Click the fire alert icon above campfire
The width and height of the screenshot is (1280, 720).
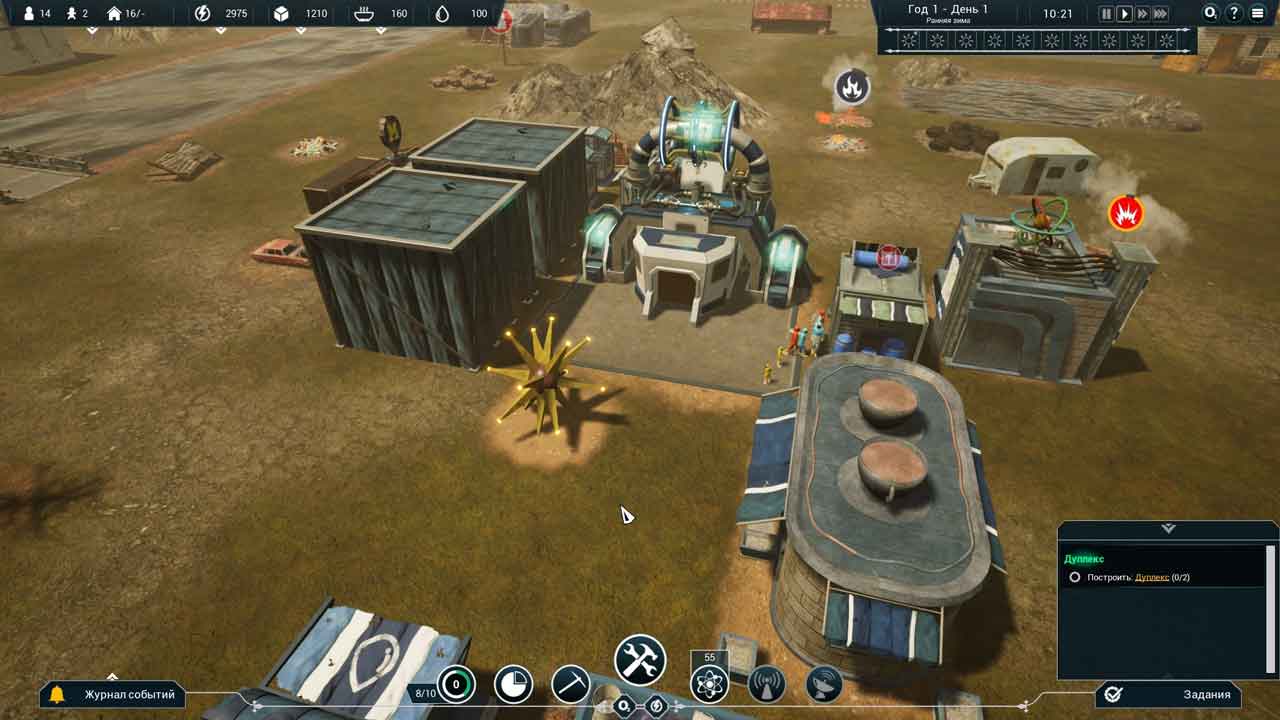pos(852,87)
